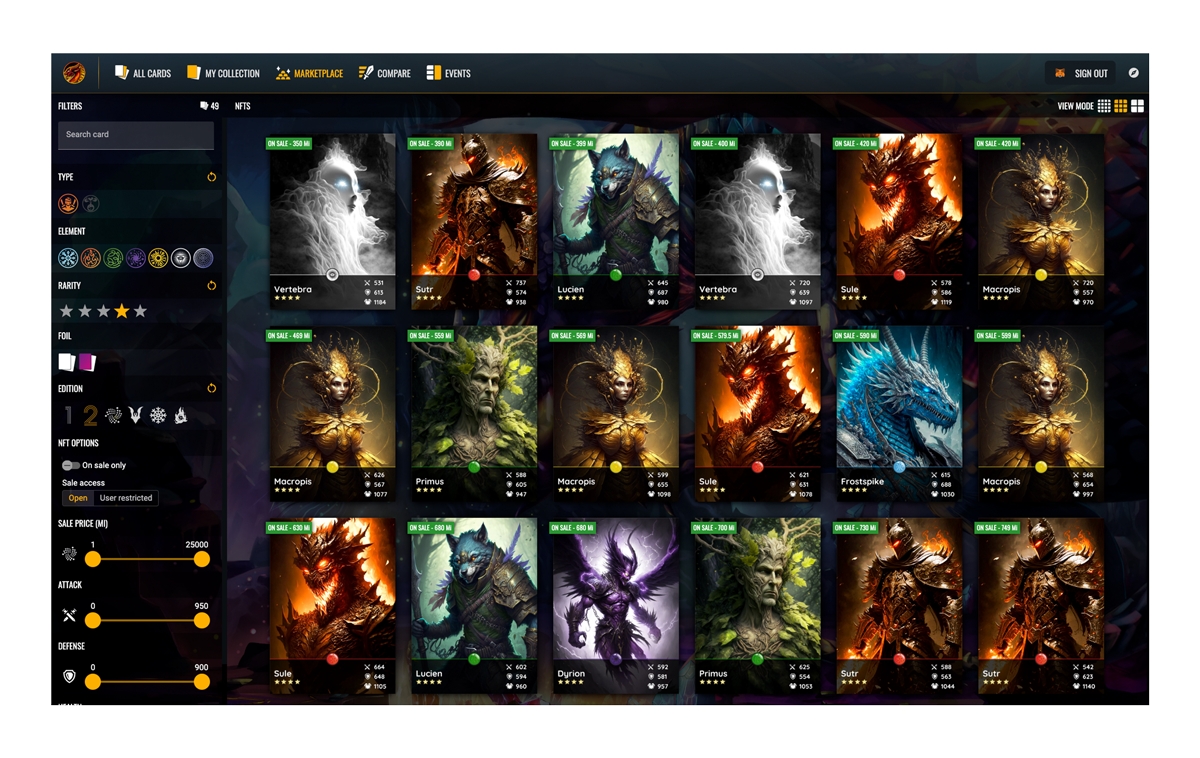Viewport: 1200px width, 758px height.
Task: Set rarity filter to five stars
Action: (141, 312)
